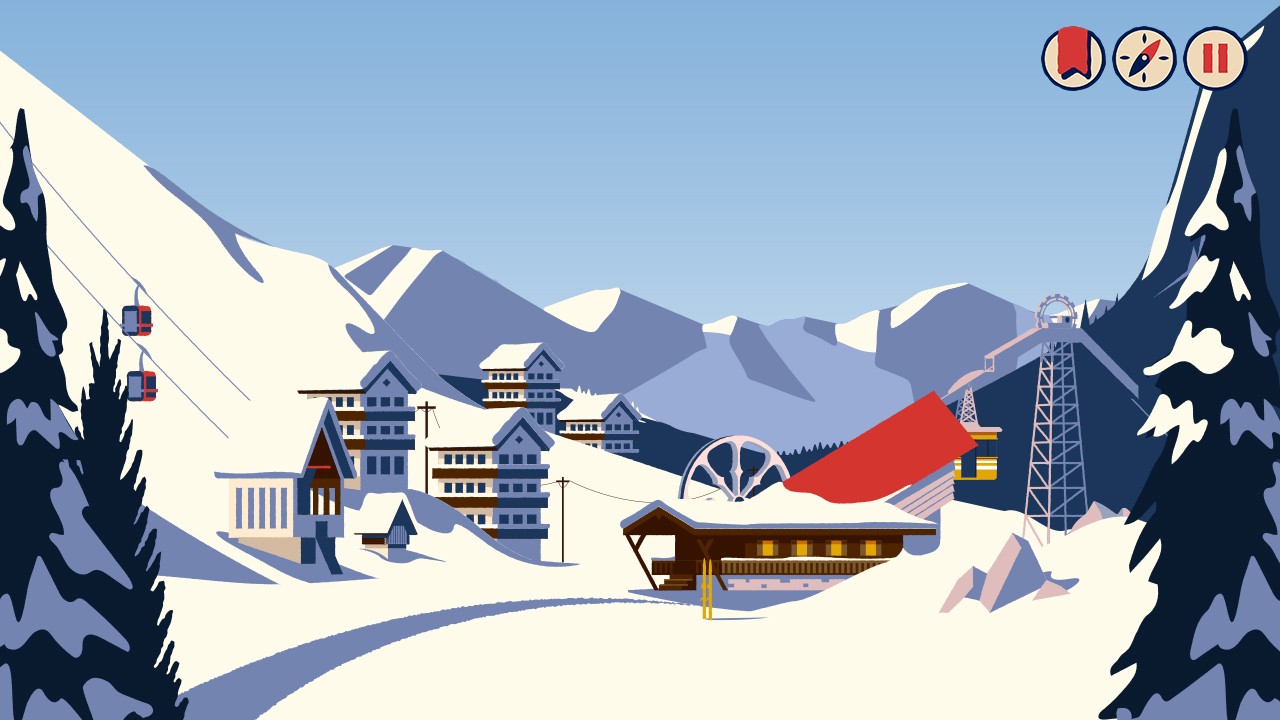Click the telephone pole near the chalets
Viewport: 1280px width, 720px height.
[x=427, y=440]
